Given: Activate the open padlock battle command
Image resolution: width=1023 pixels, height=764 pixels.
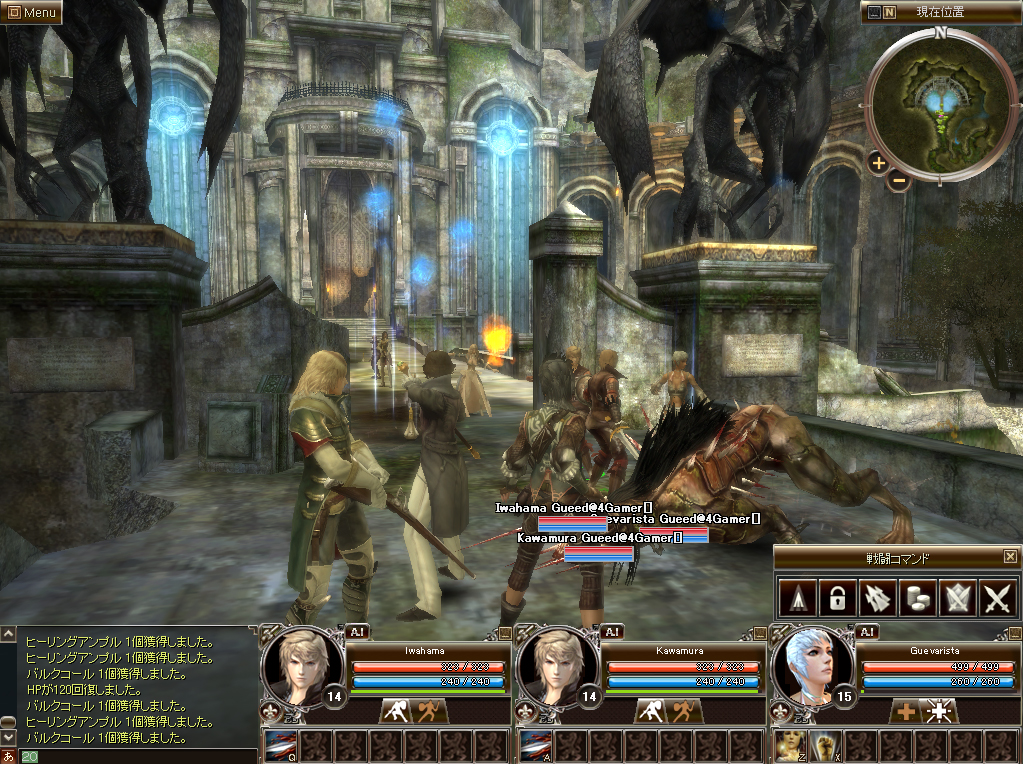Looking at the screenshot, I should point(836,598).
